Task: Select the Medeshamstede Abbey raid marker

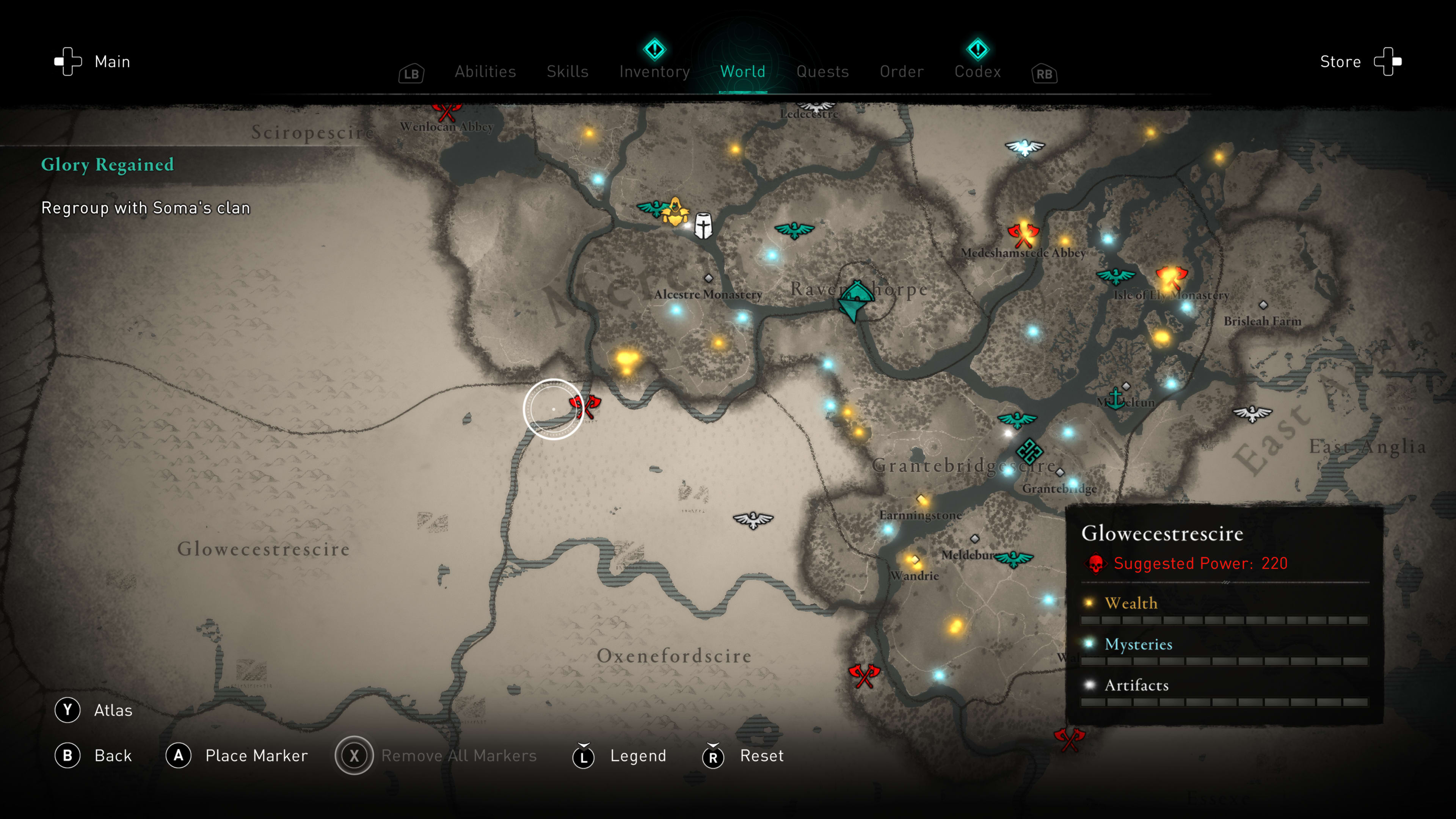Action: click(1023, 234)
